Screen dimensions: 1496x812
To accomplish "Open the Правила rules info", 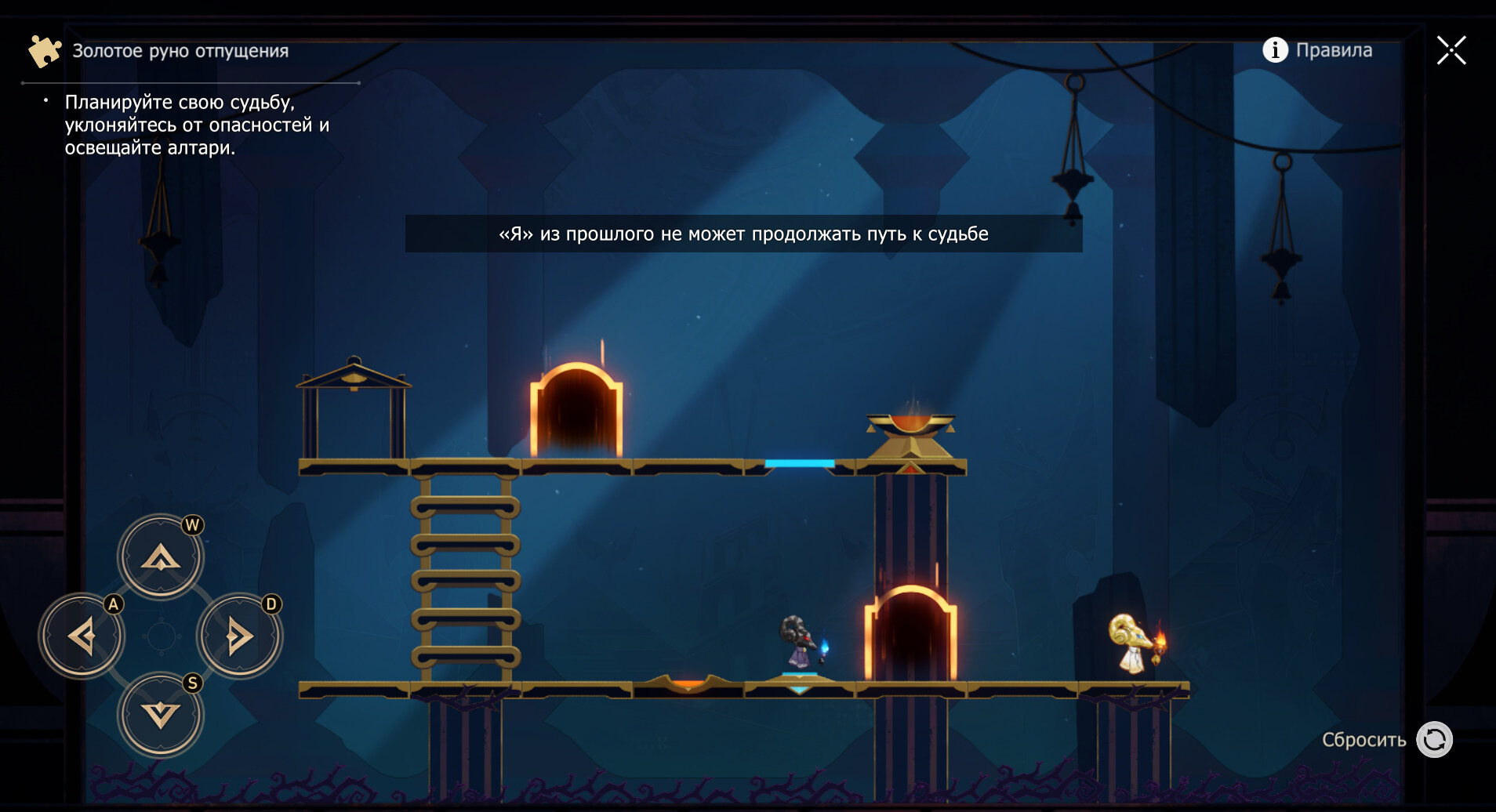I will [x=1317, y=50].
